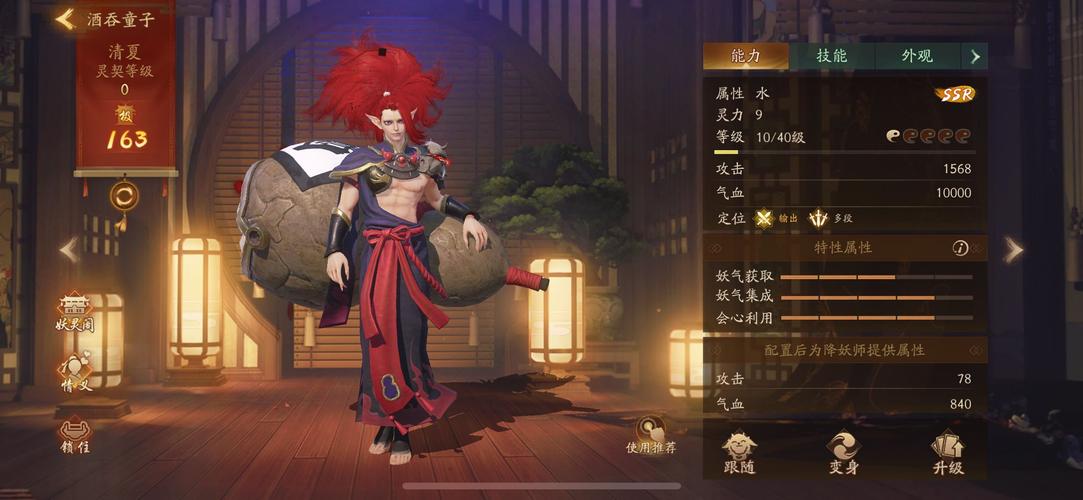Viewport: 1083px width, 500px height.
Task: Open the 妖灵阁 icon
Action: (75, 312)
